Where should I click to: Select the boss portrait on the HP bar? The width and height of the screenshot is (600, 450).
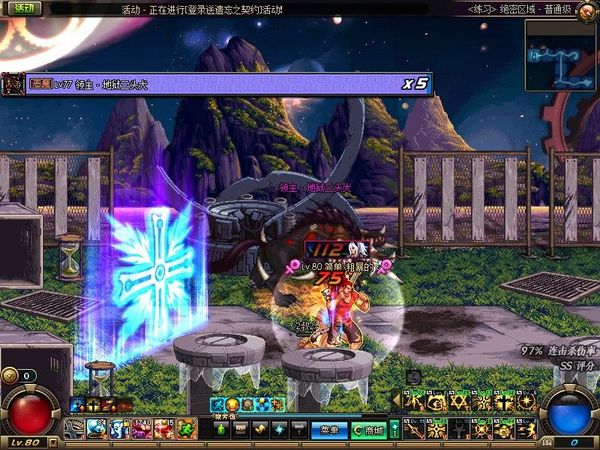(13, 84)
